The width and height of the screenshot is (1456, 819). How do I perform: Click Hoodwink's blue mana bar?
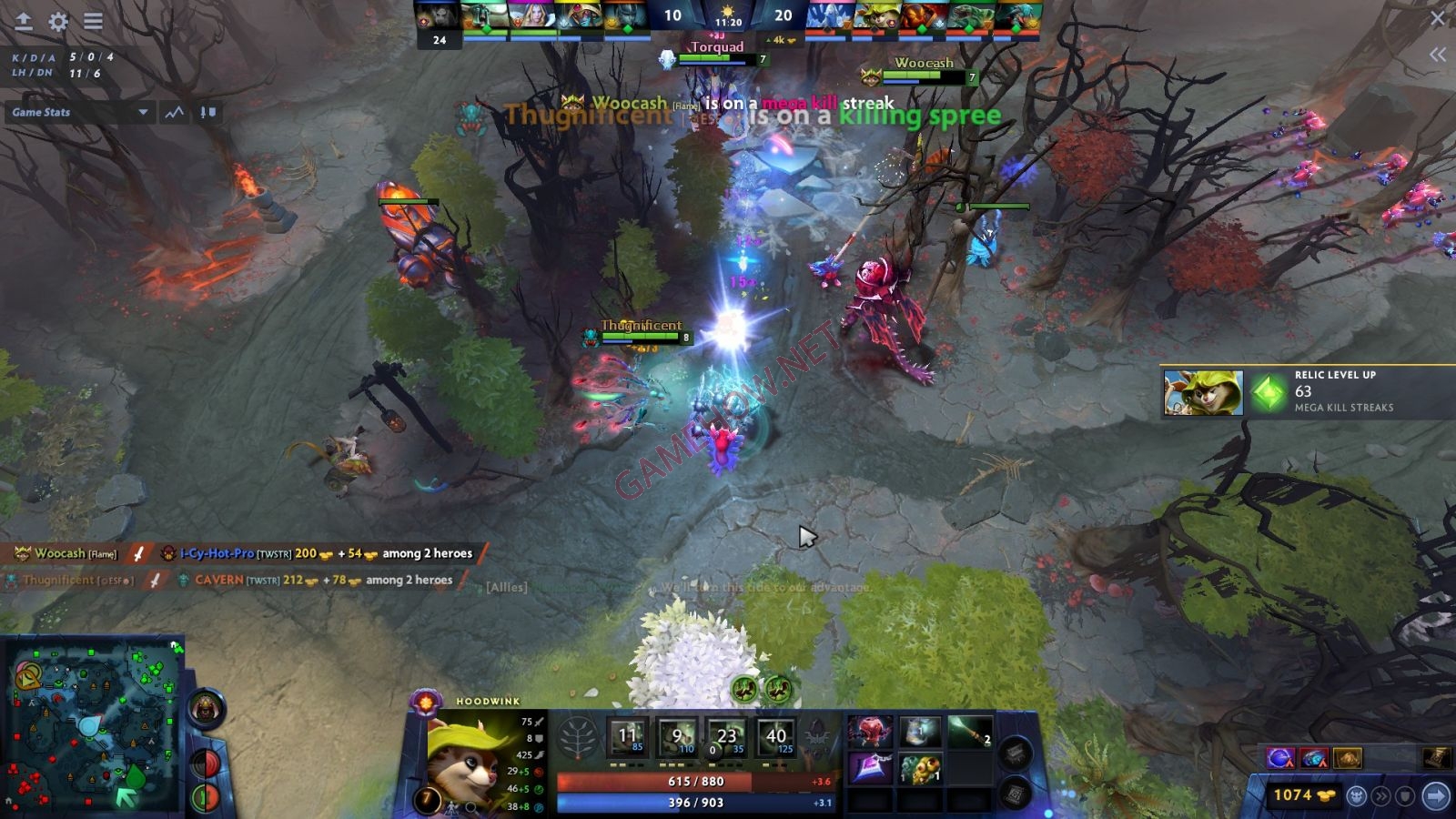coord(678,802)
